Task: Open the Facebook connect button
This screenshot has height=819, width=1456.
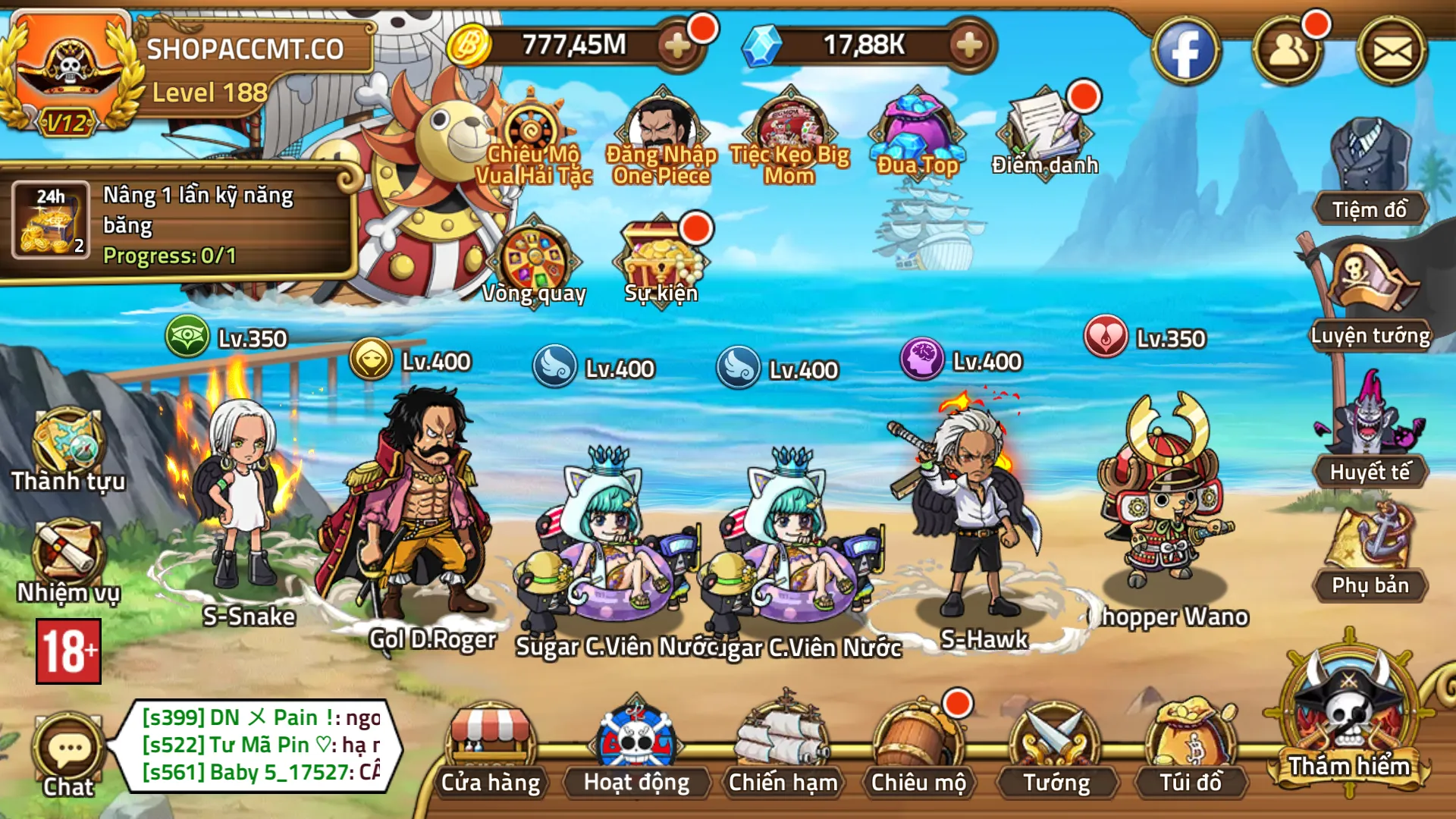Action: coord(1190,49)
